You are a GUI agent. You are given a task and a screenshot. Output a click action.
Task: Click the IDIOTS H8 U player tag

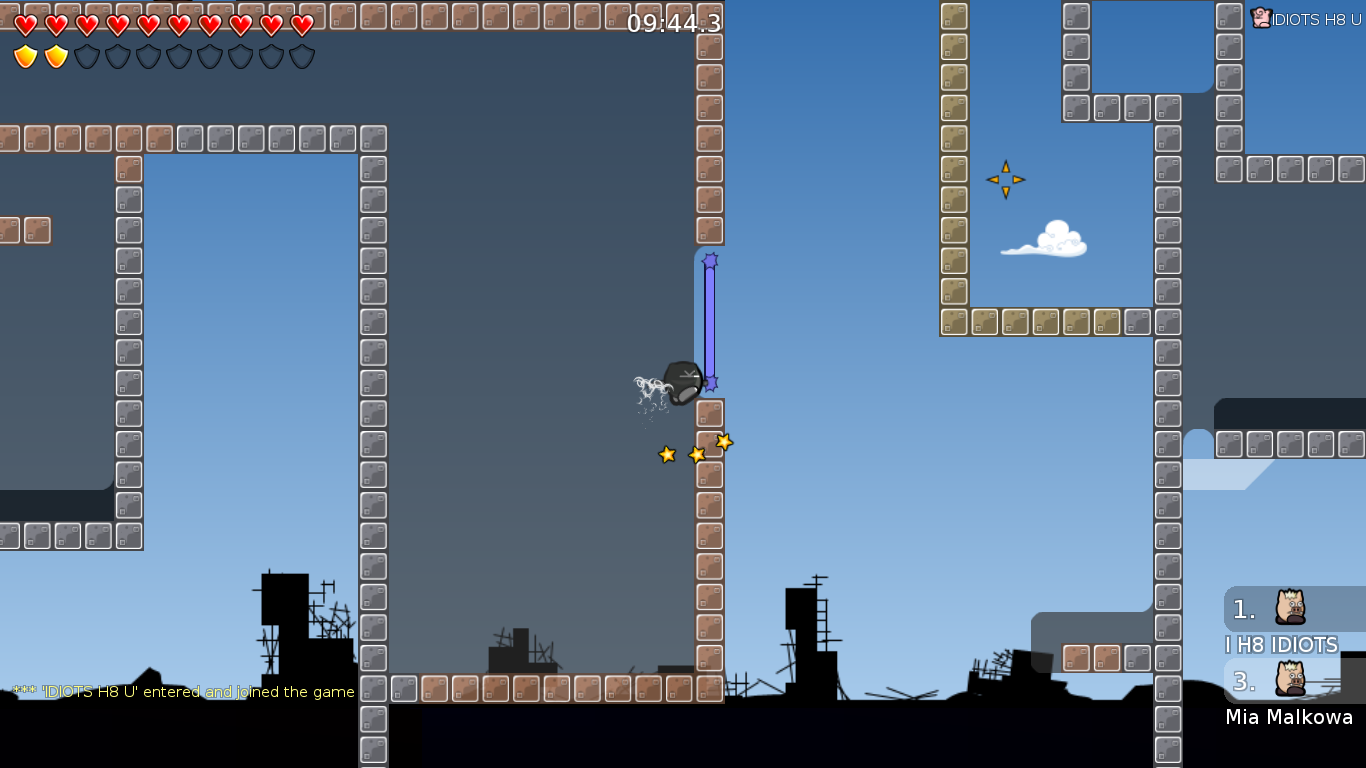[1306, 18]
